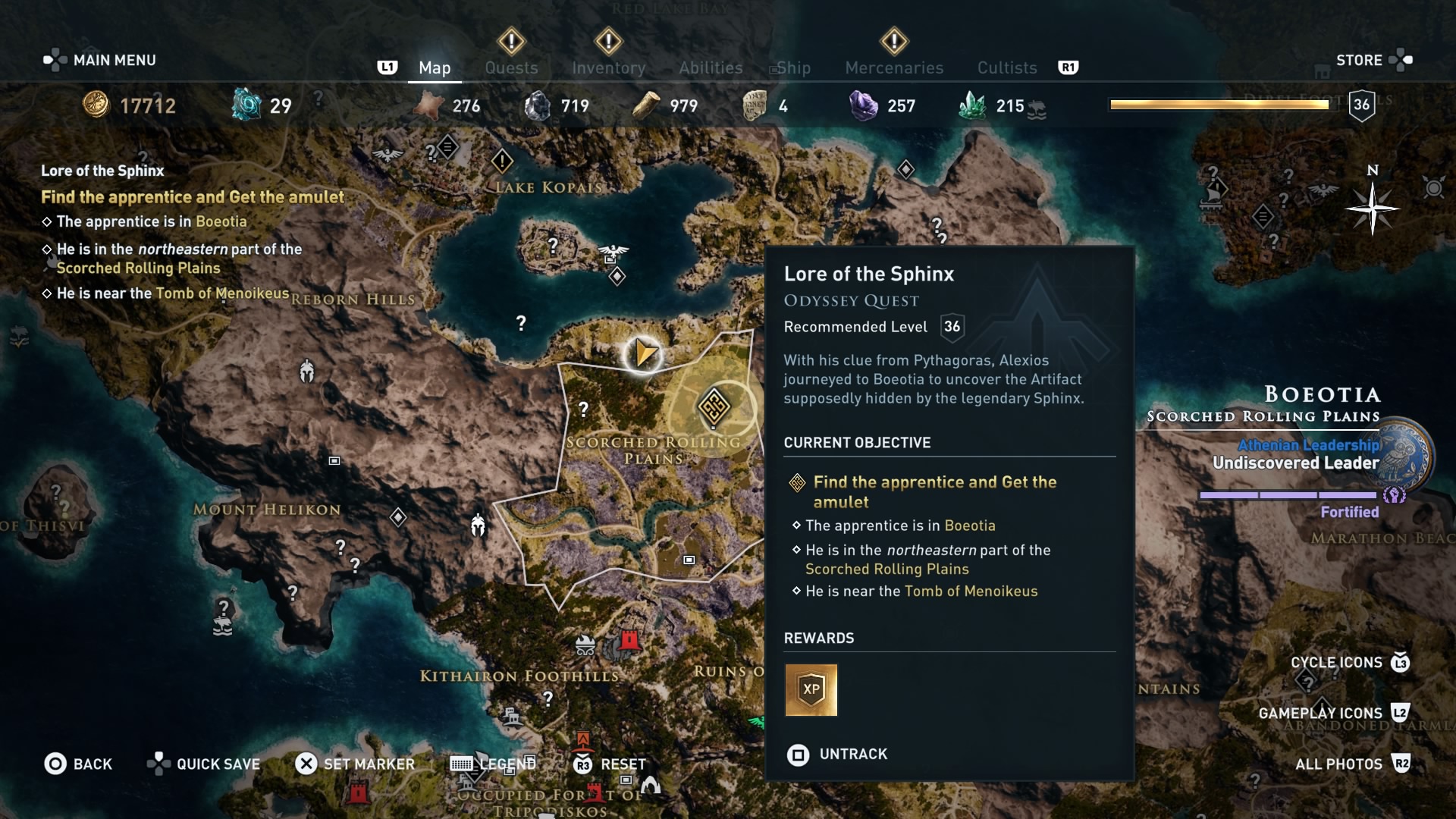
Task: Click the player arrow marker on the map
Action: click(644, 353)
